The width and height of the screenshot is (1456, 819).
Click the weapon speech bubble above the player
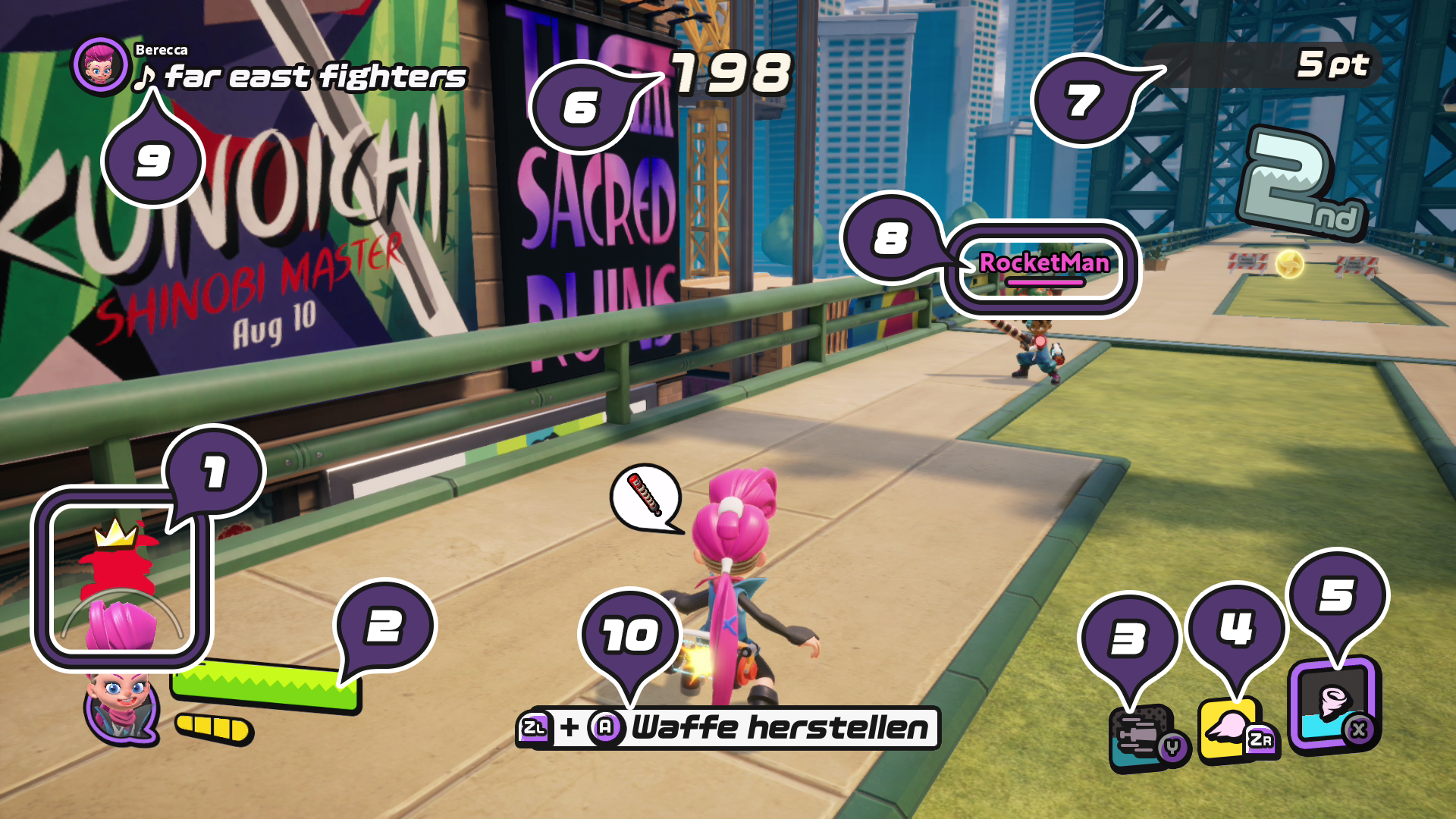645,497
